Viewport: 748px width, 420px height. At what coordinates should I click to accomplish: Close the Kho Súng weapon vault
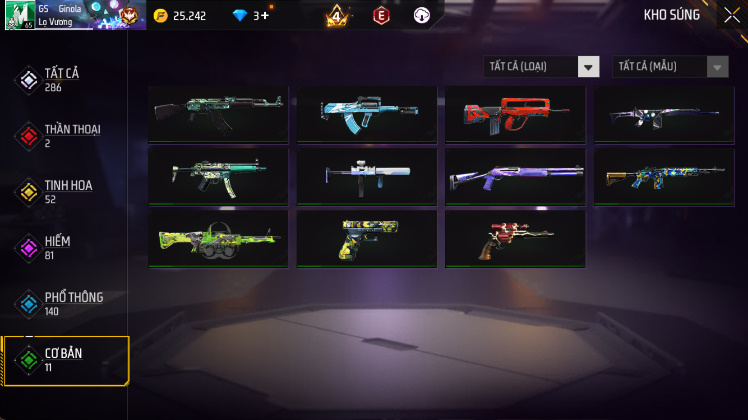[731, 14]
